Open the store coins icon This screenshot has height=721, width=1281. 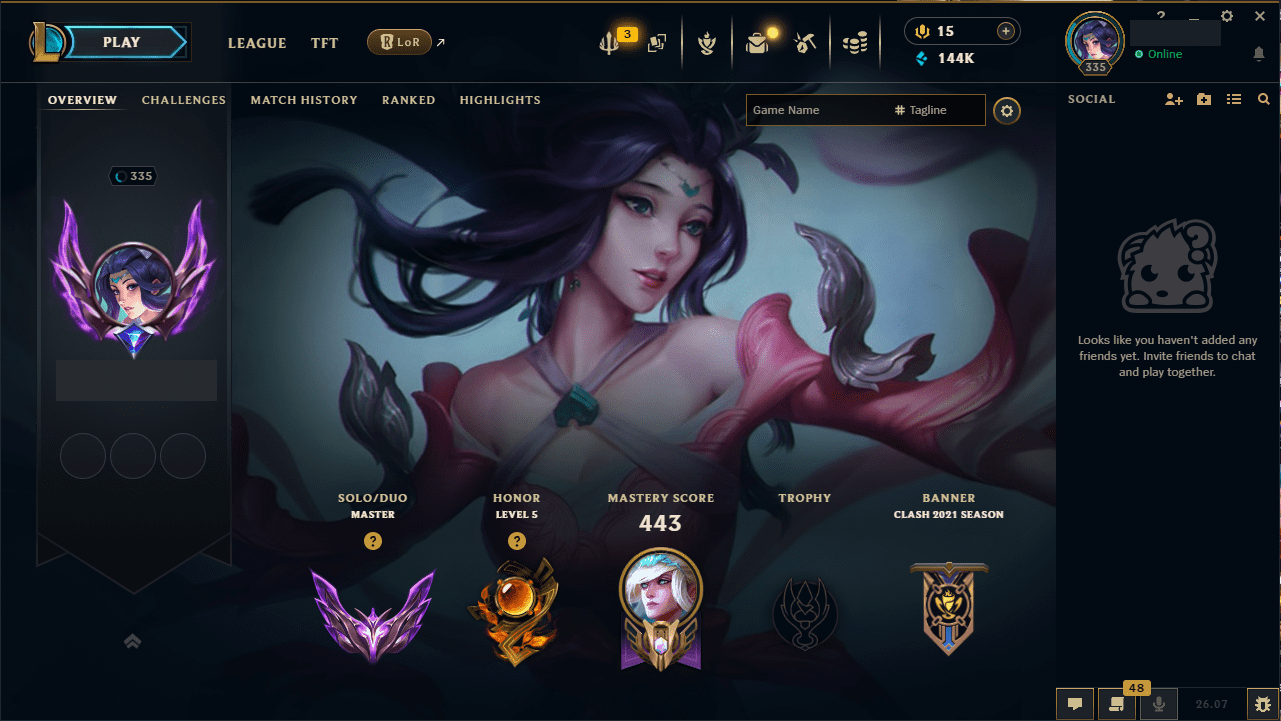[855, 40]
